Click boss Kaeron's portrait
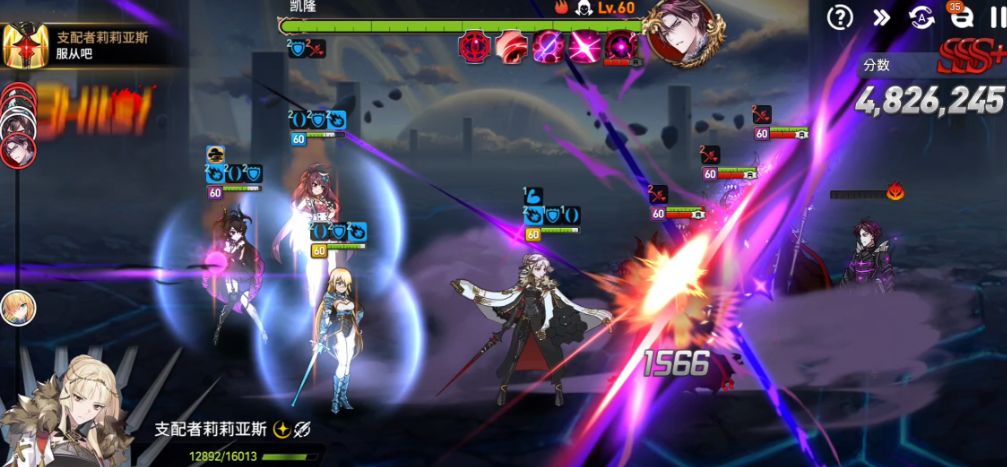 683,30
